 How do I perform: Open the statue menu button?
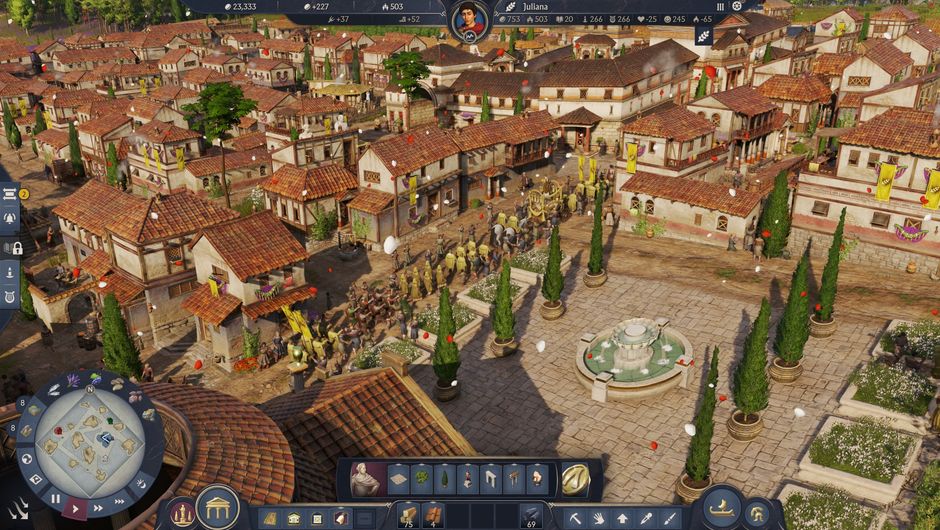tap(181, 513)
